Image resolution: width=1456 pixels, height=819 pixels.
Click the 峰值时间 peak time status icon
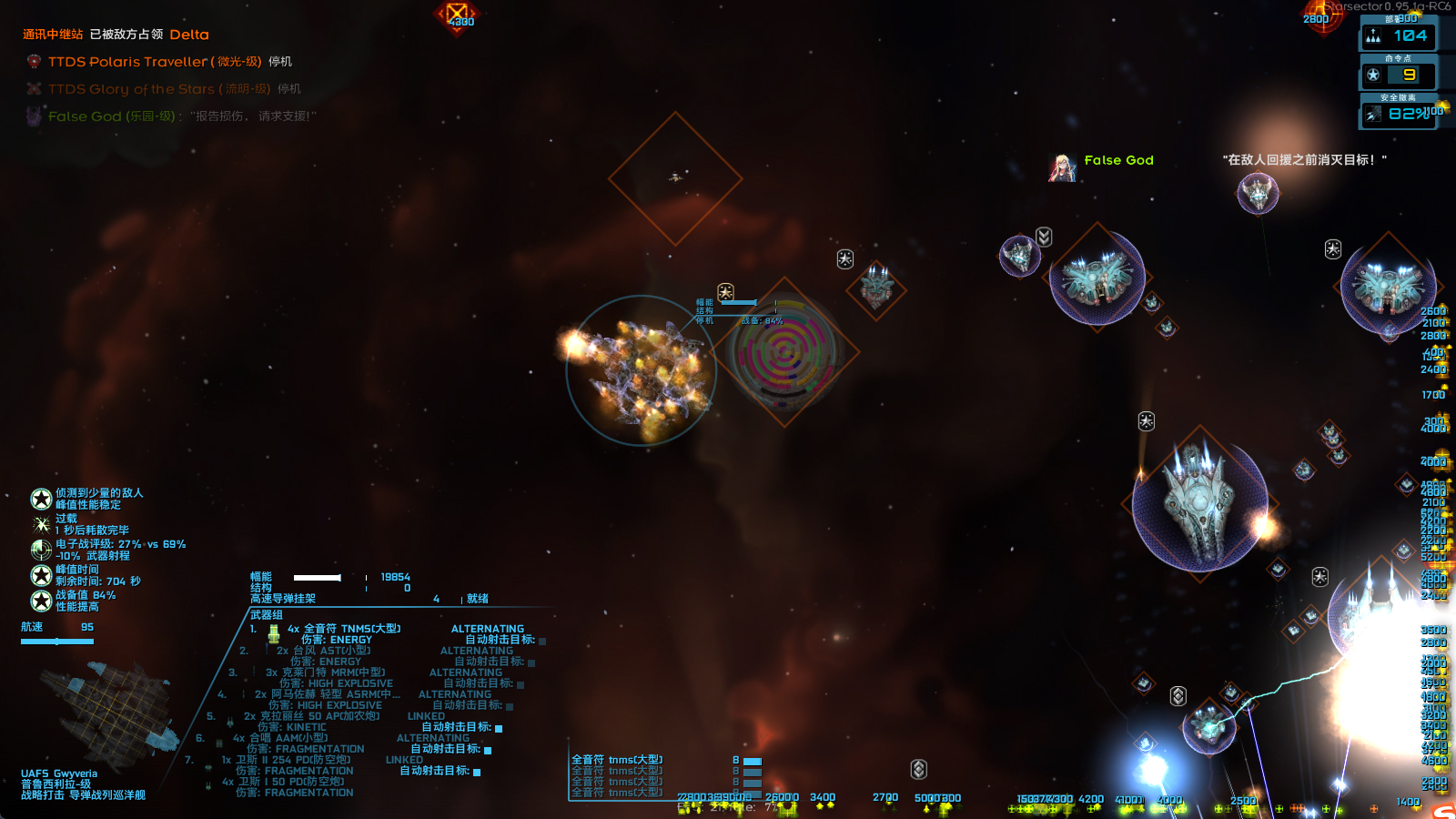(41, 575)
